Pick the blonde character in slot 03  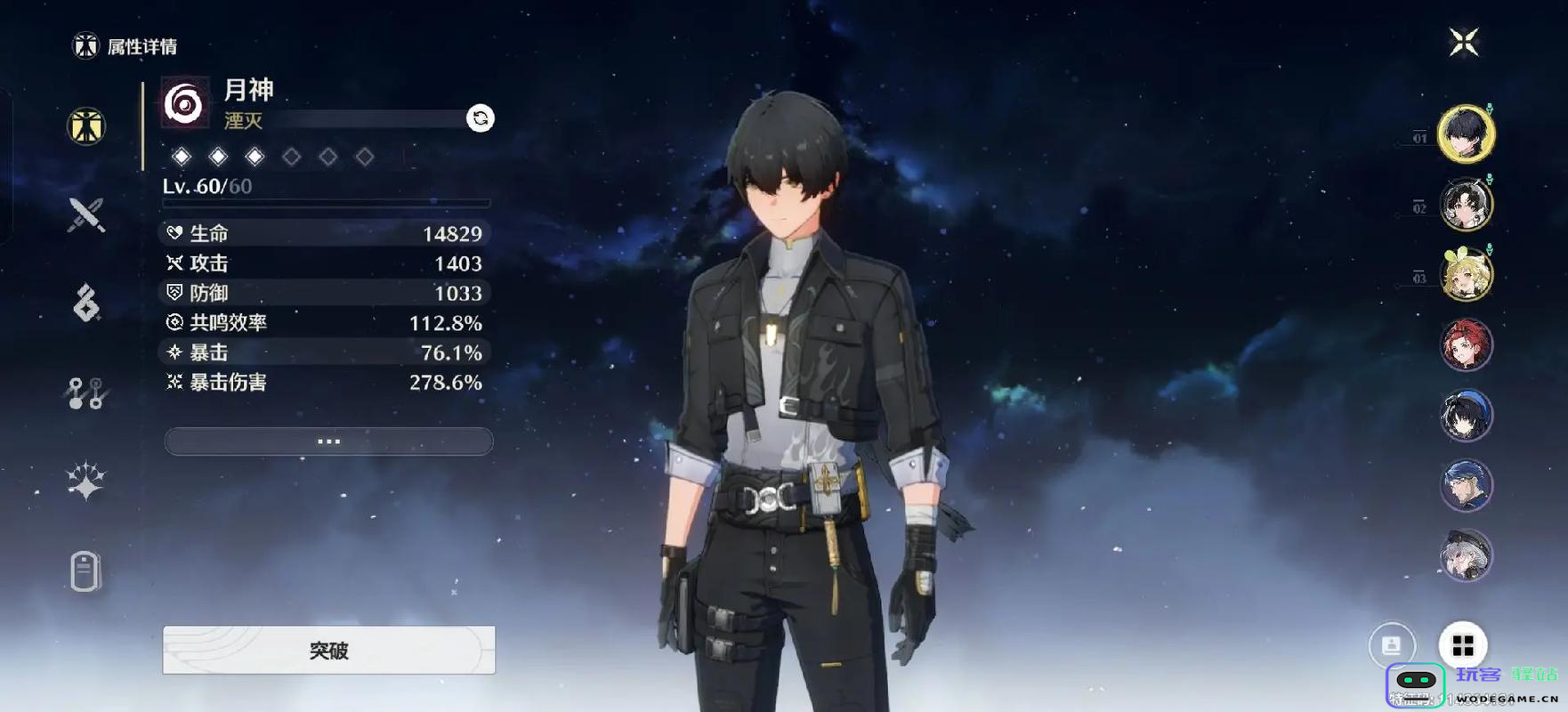pos(1466,275)
